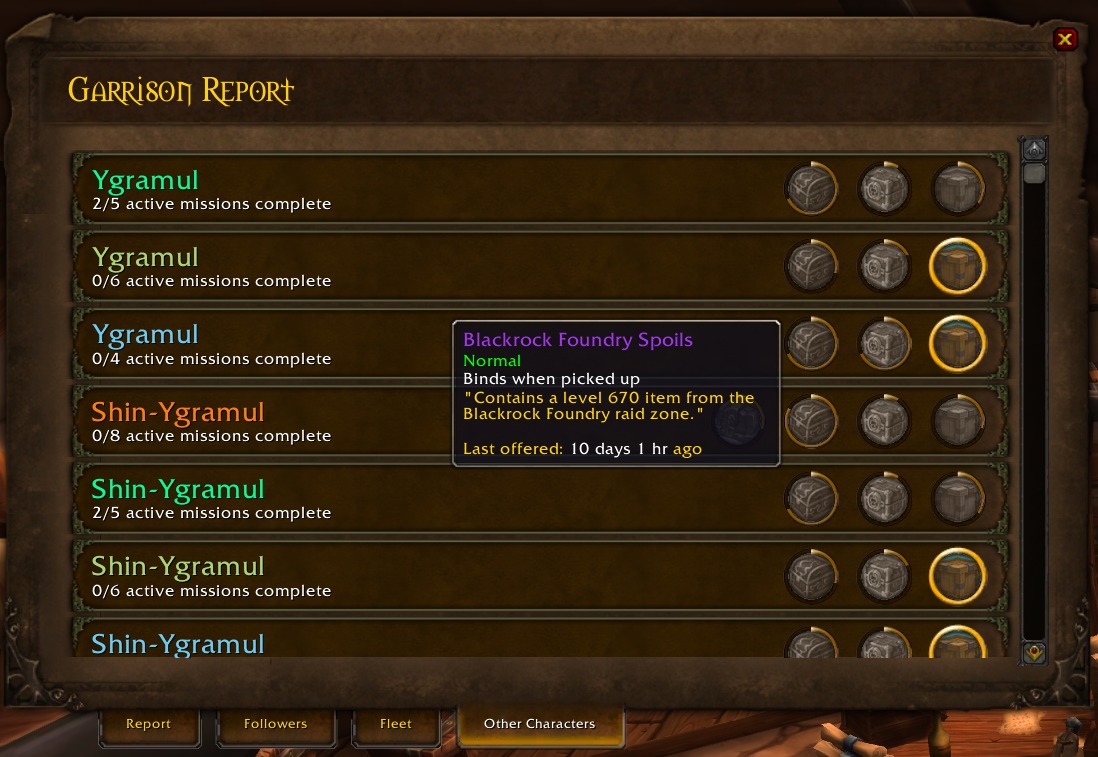Image resolution: width=1098 pixels, height=757 pixels.
Task: Click the scroll-up arrow of the character list
Action: [x=1034, y=150]
